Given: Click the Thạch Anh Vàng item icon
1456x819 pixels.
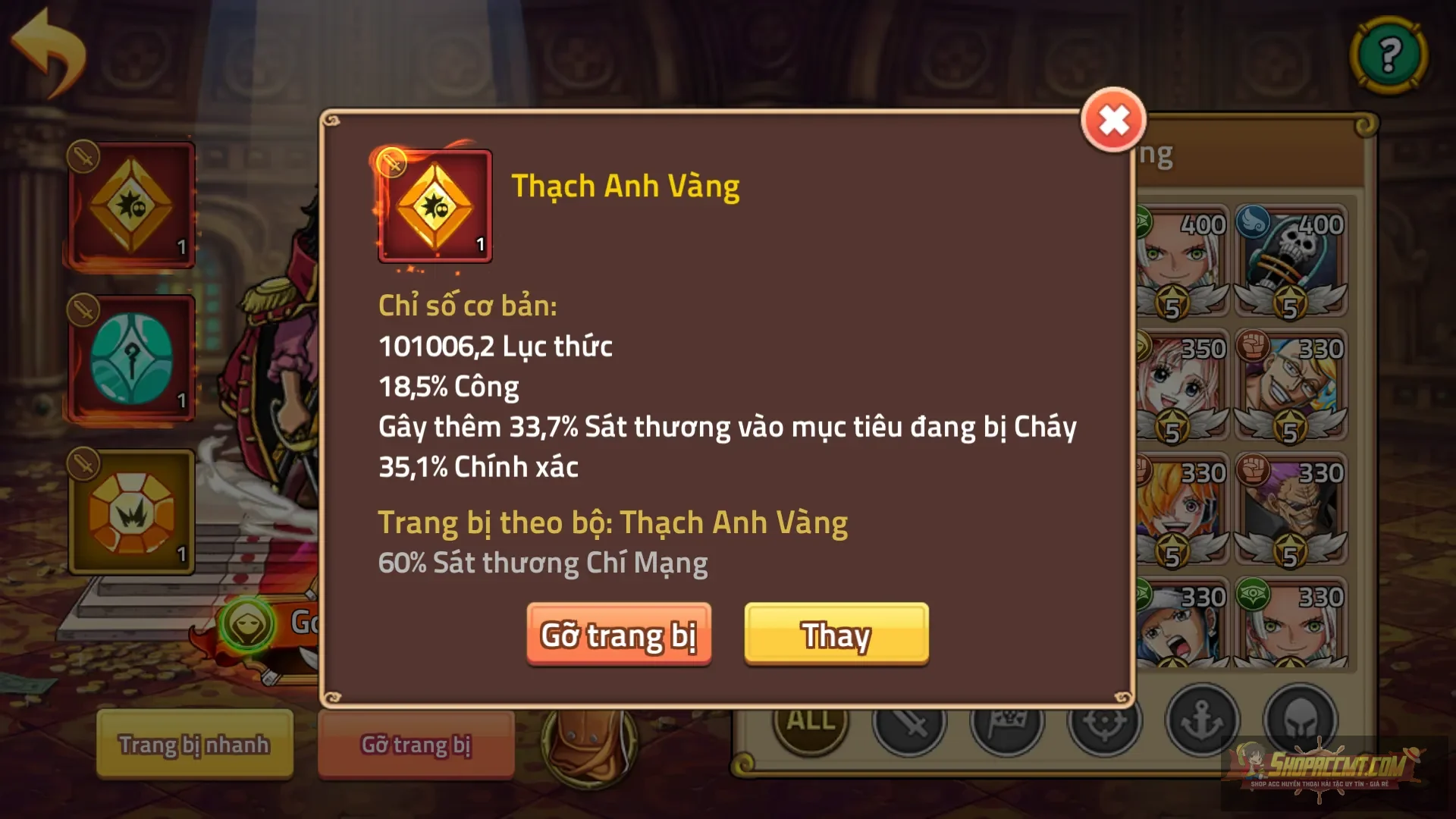Looking at the screenshot, I should pos(434,206).
